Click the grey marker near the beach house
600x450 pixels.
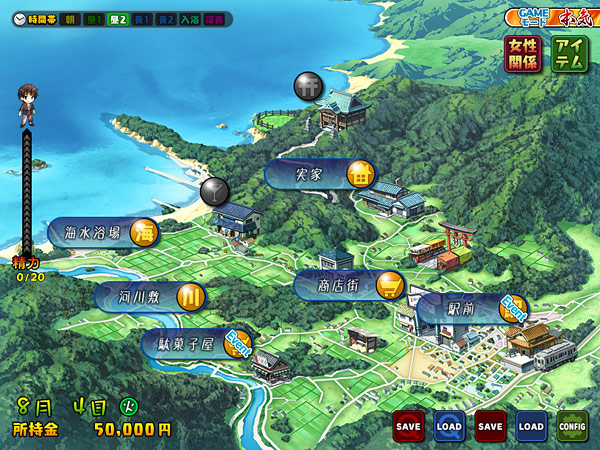214,190
